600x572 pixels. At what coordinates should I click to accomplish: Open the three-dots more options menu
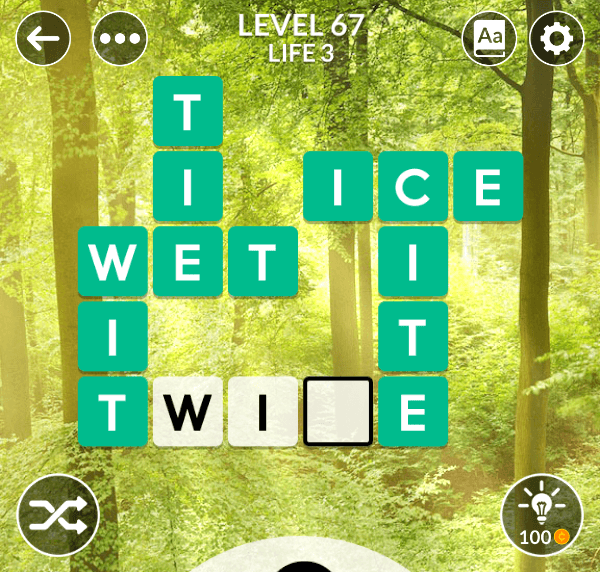pos(120,40)
